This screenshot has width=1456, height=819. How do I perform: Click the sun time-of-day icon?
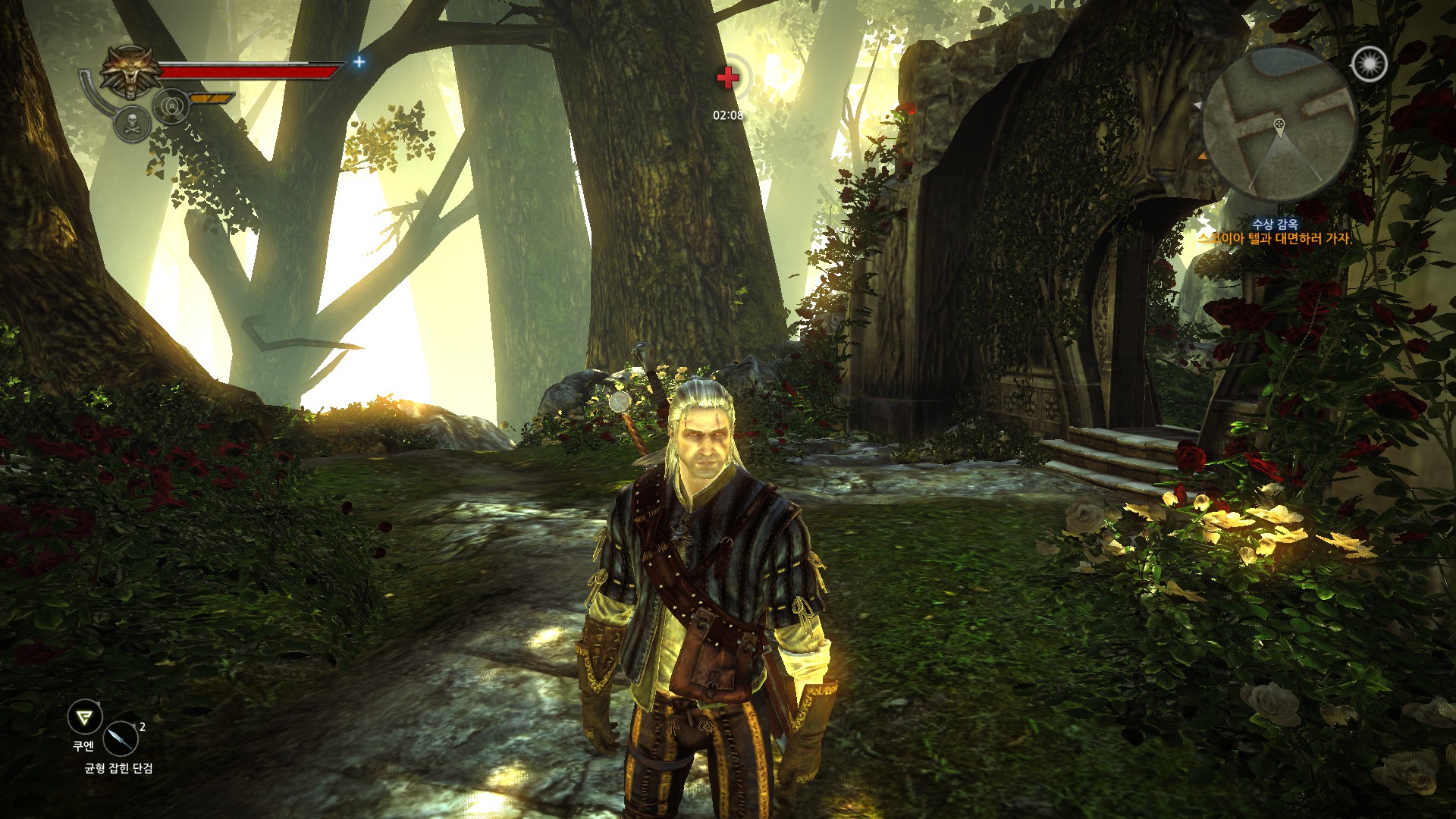point(1369,64)
